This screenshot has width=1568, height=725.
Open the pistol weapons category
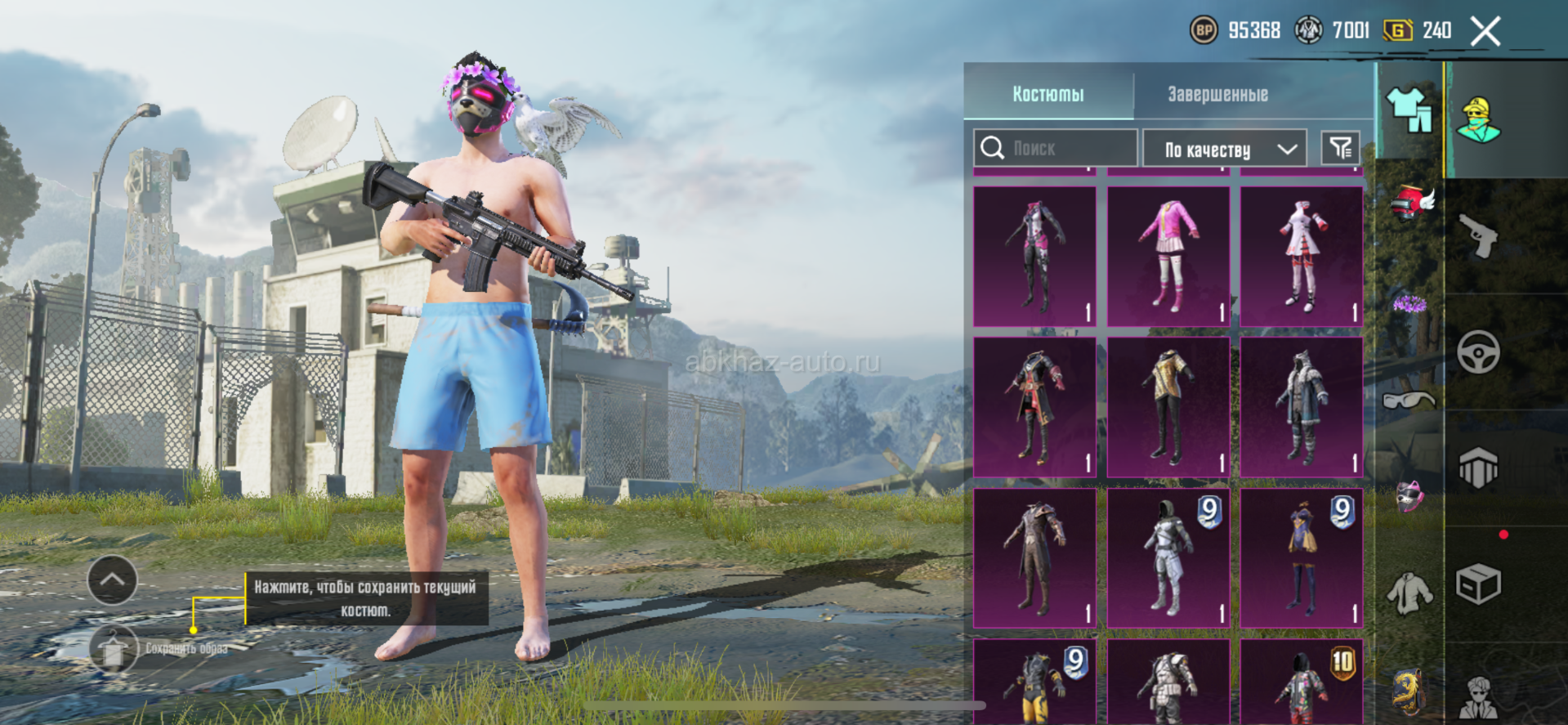tap(1478, 236)
